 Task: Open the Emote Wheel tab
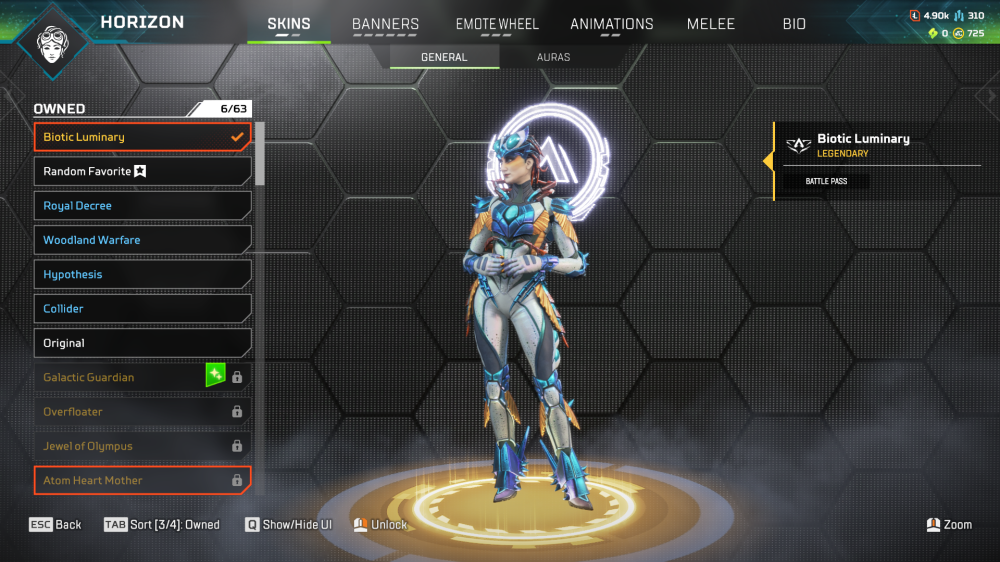[497, 24]
